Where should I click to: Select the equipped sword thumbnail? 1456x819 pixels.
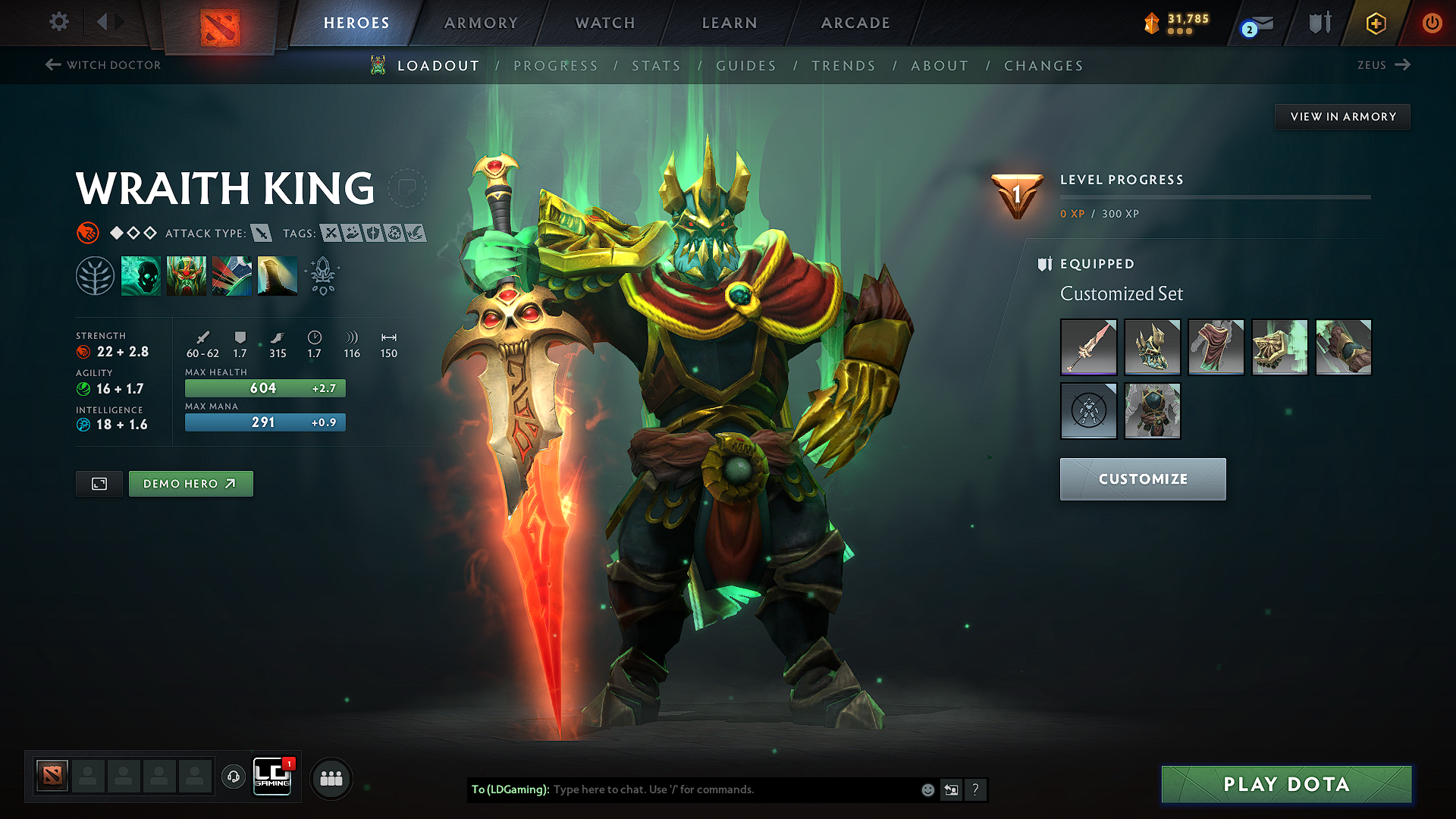pos(1088,347)
